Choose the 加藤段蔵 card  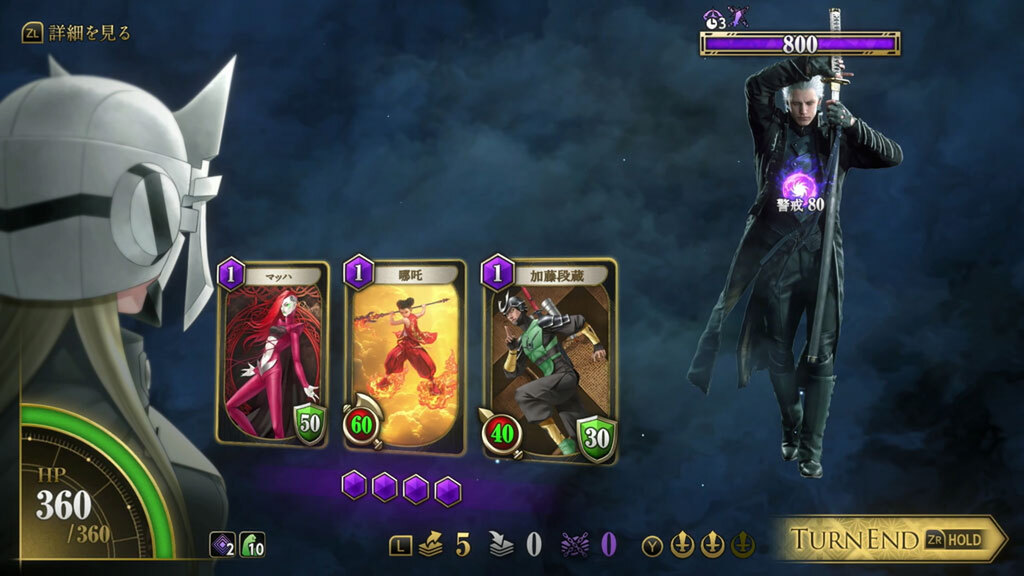coord(548,358)
